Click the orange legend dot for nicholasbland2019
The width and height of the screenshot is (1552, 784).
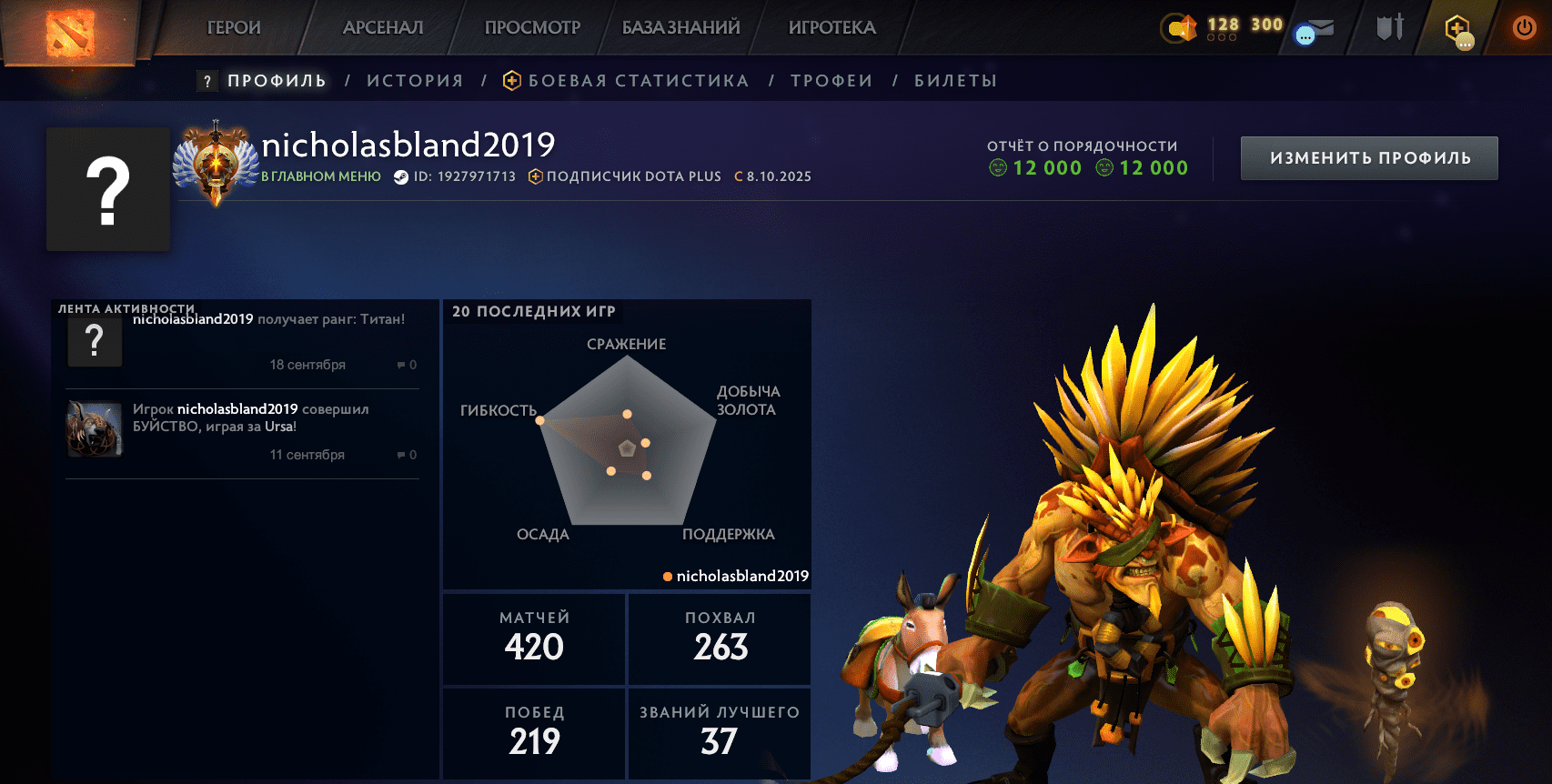point(667,576)
